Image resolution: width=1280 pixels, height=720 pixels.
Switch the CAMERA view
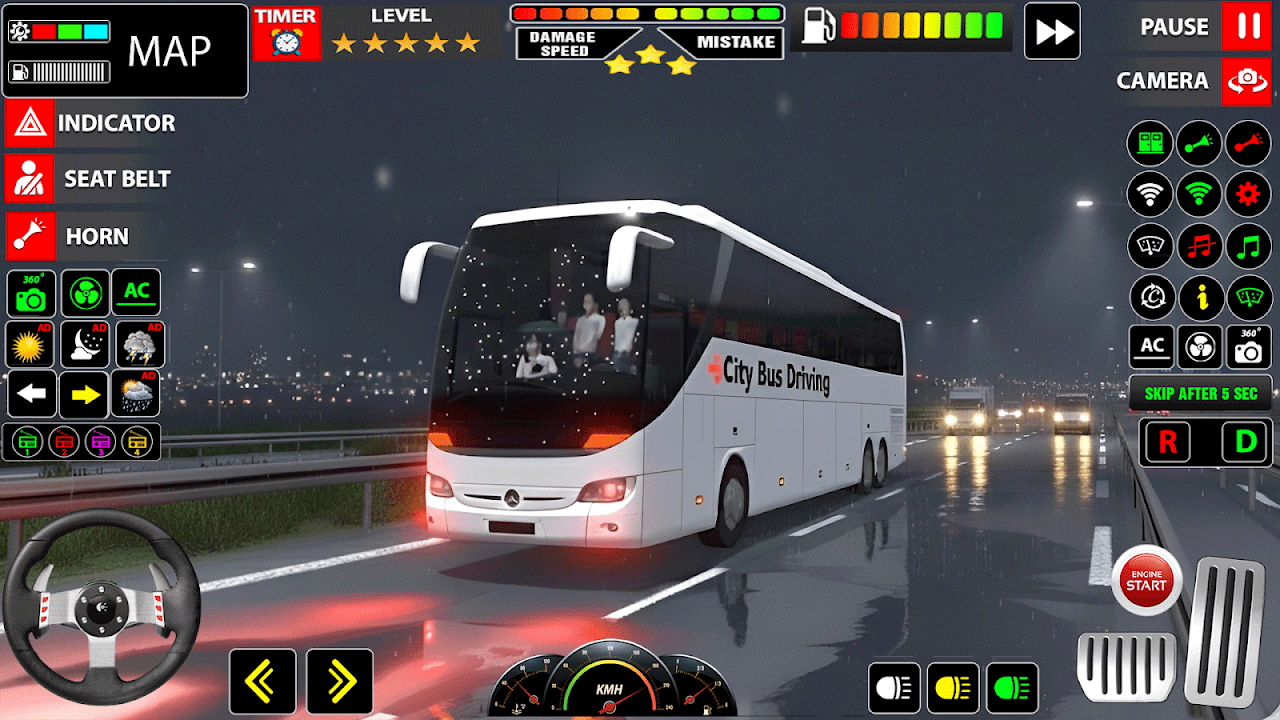pyautogui.click(x=1246, y=81)
